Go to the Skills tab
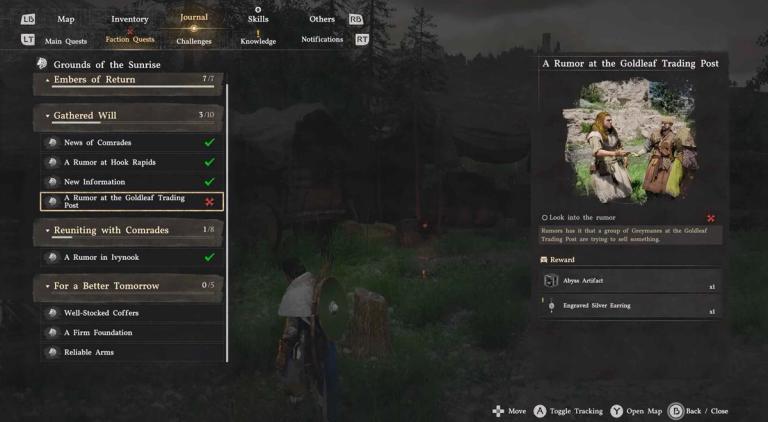768x422 pixels. [x=258, y=19]
